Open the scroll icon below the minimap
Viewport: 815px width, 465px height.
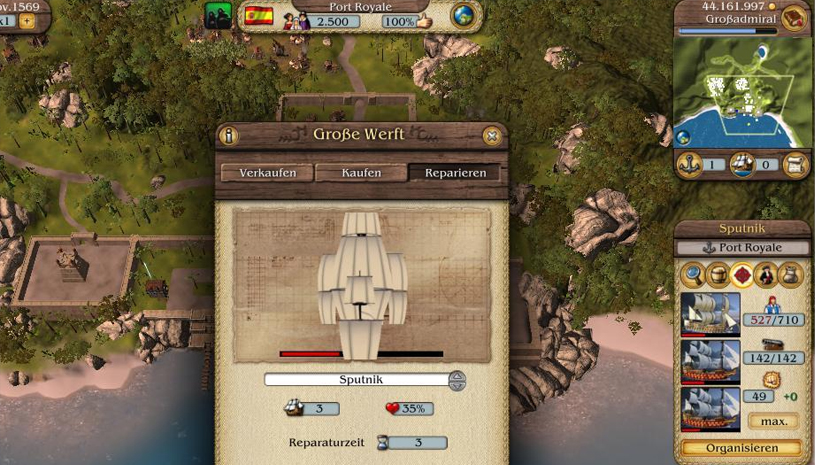coord(796,165)
